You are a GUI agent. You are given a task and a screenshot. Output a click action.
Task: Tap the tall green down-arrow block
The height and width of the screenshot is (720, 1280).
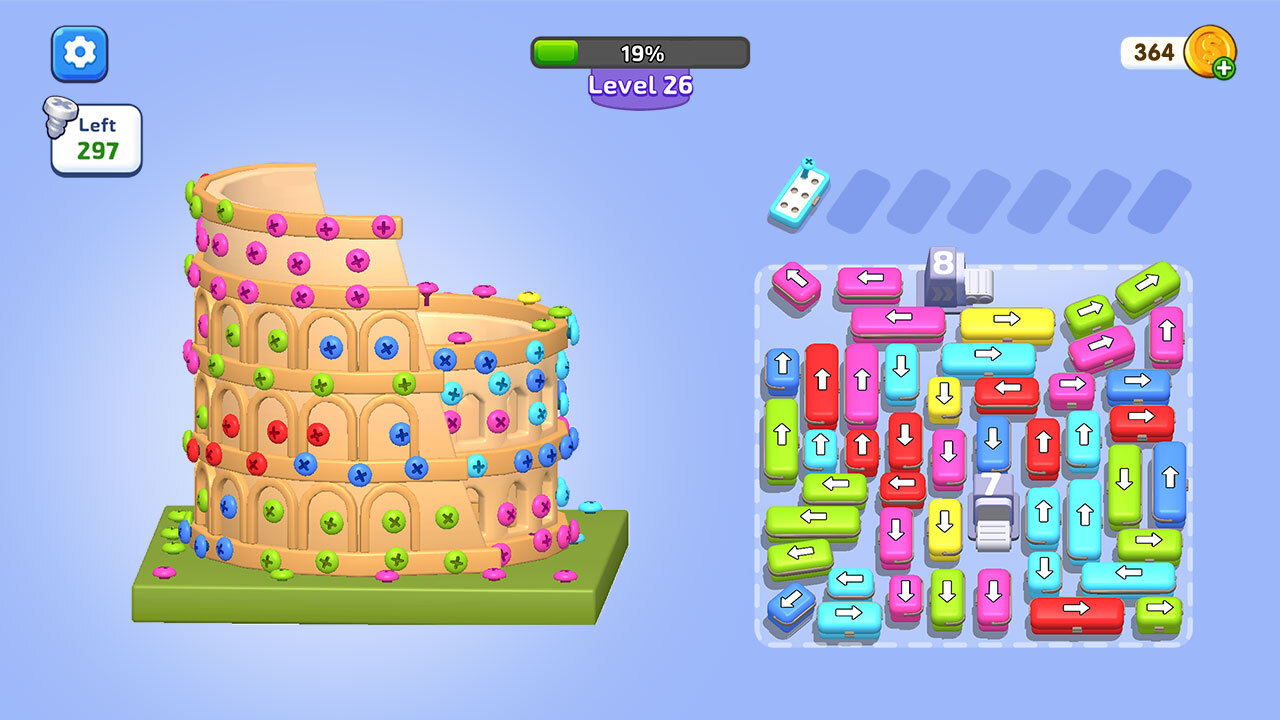click(1124, 482)
